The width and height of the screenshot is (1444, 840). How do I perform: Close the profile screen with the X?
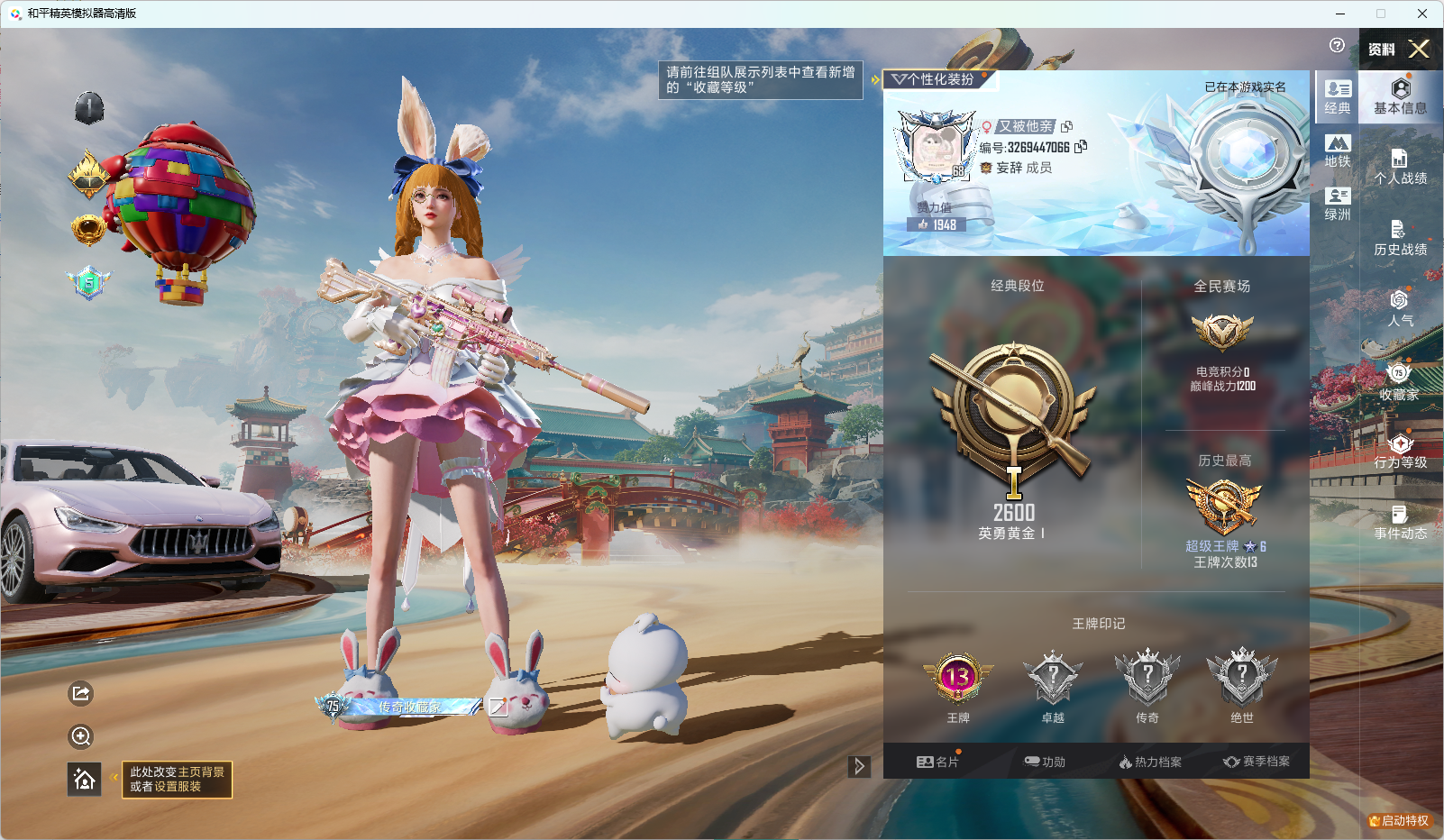[1419, 49]
